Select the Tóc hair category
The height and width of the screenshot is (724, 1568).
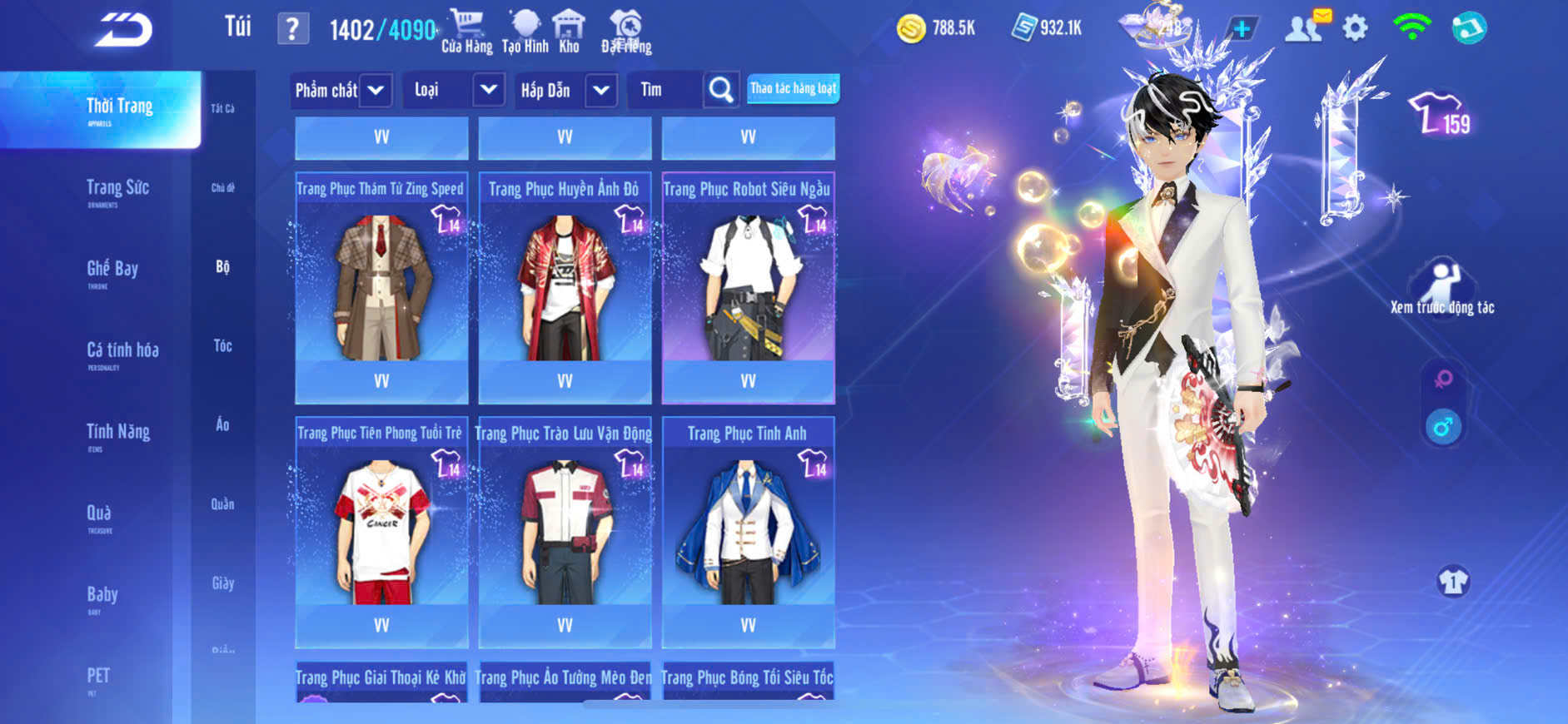(x=222, y=345)
